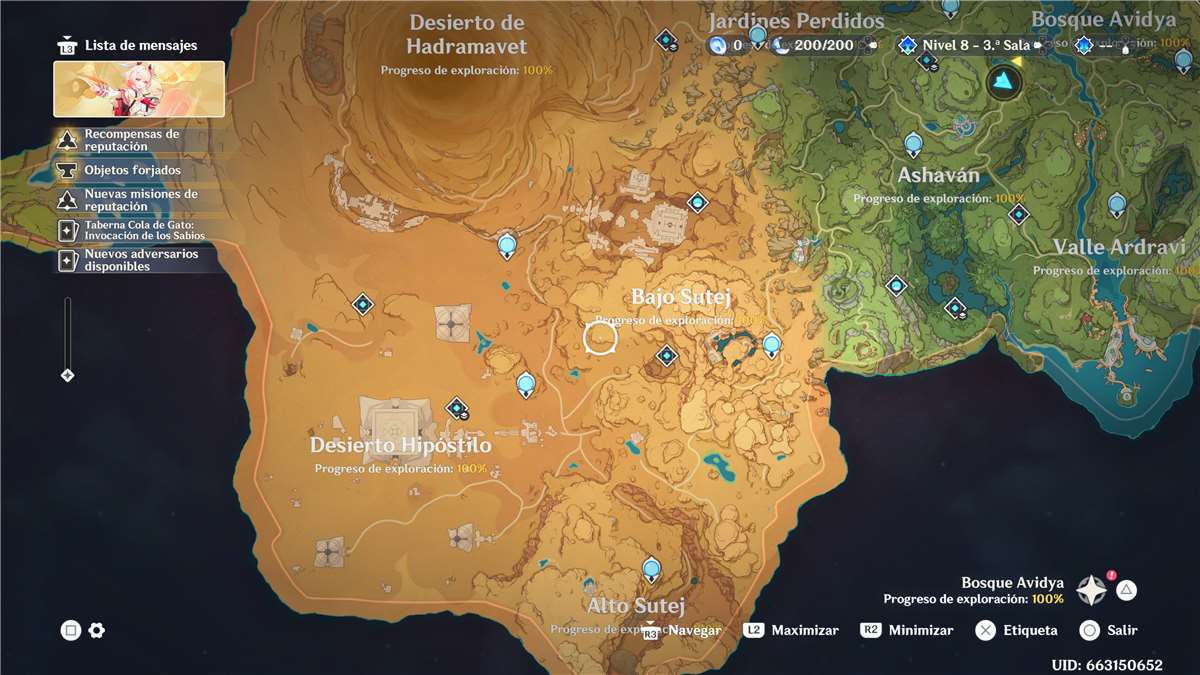Select teleport waypoint just above Alto Sutej label
The height and width of the screenshot is (675, 1200).
pos(652,570)
